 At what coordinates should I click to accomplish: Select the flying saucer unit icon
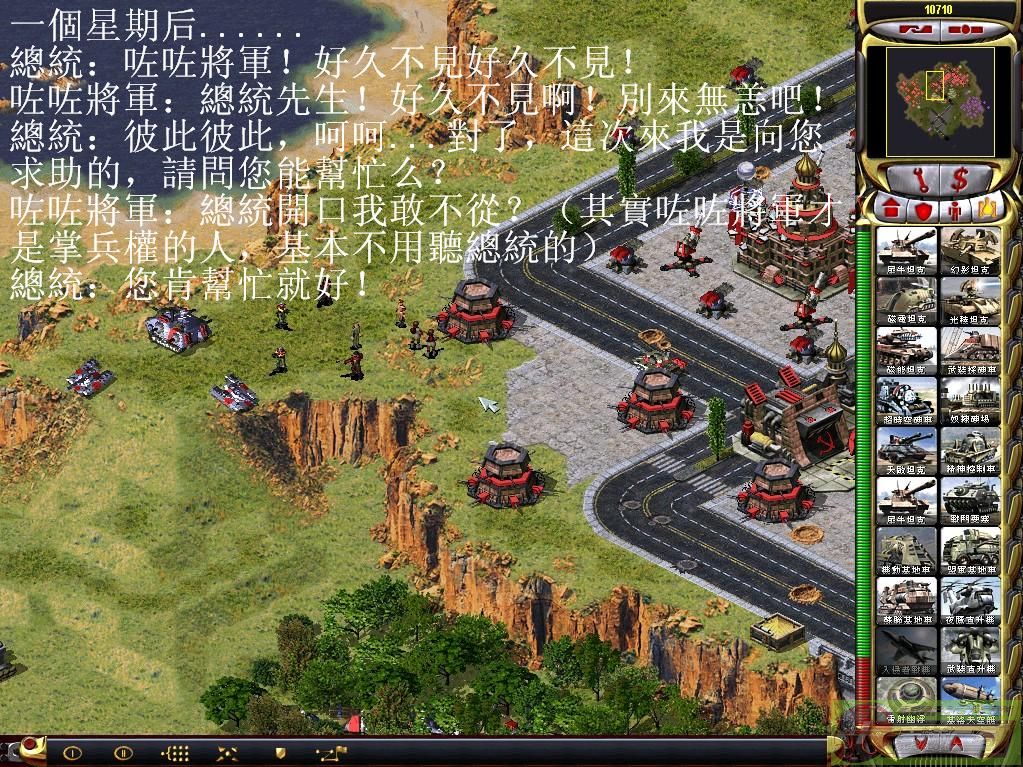[x=906, y=702]
